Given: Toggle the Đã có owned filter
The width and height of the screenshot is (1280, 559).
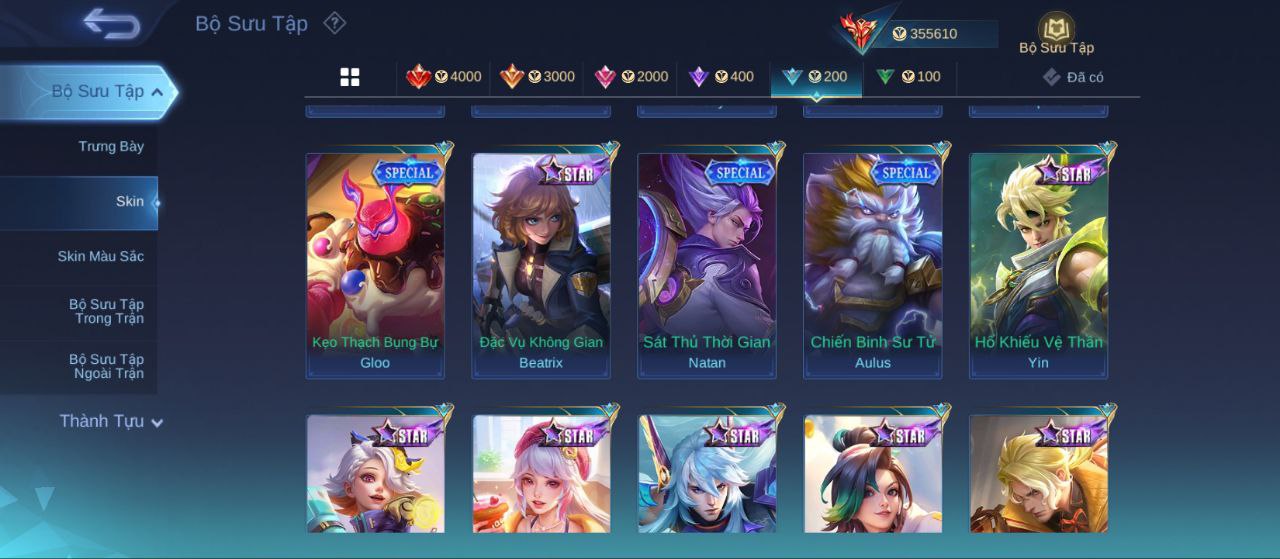Looking at the screenshot, I should 1073,77.
